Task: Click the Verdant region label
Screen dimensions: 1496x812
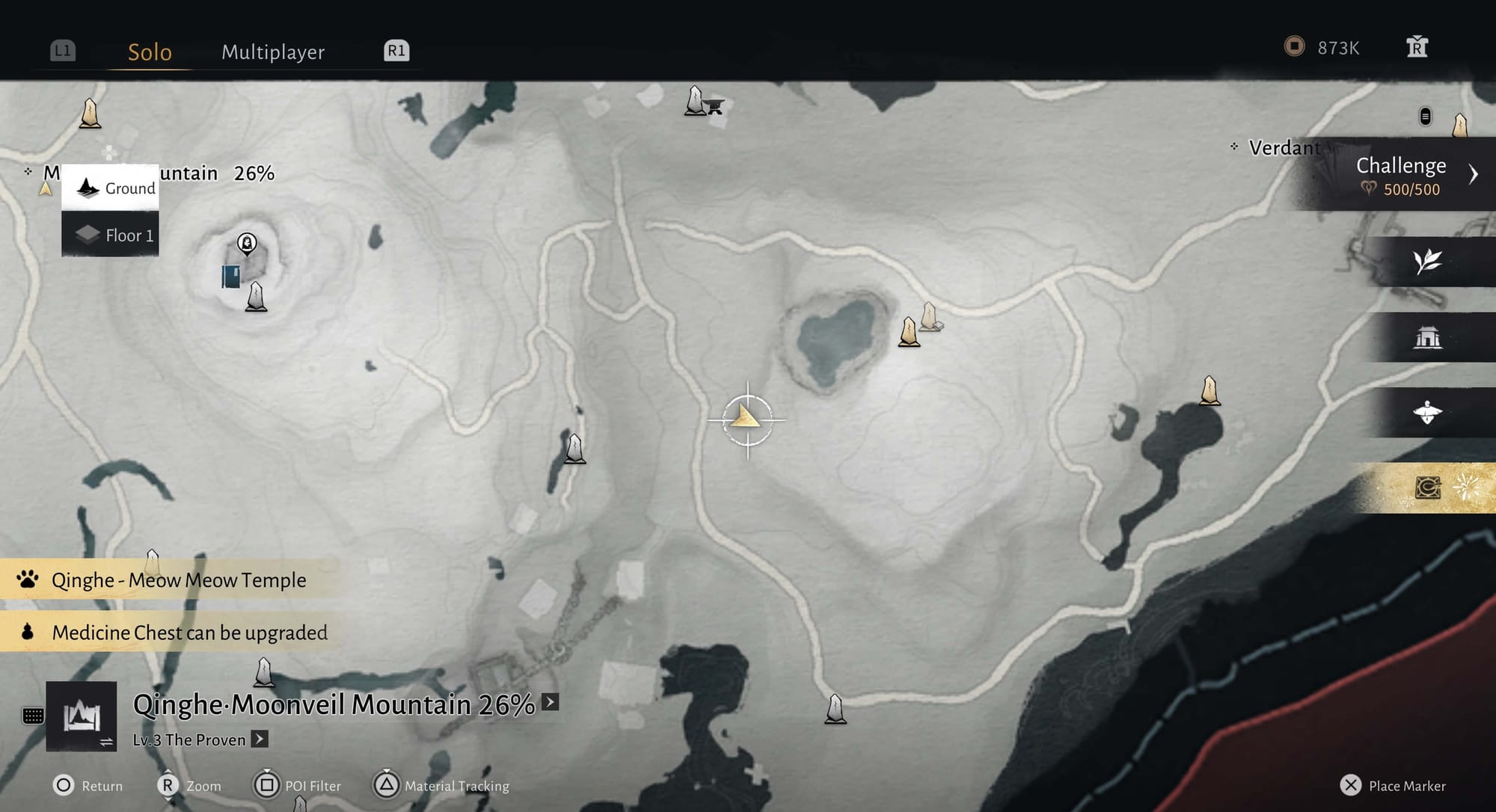Action: [x=1284, y=148]
